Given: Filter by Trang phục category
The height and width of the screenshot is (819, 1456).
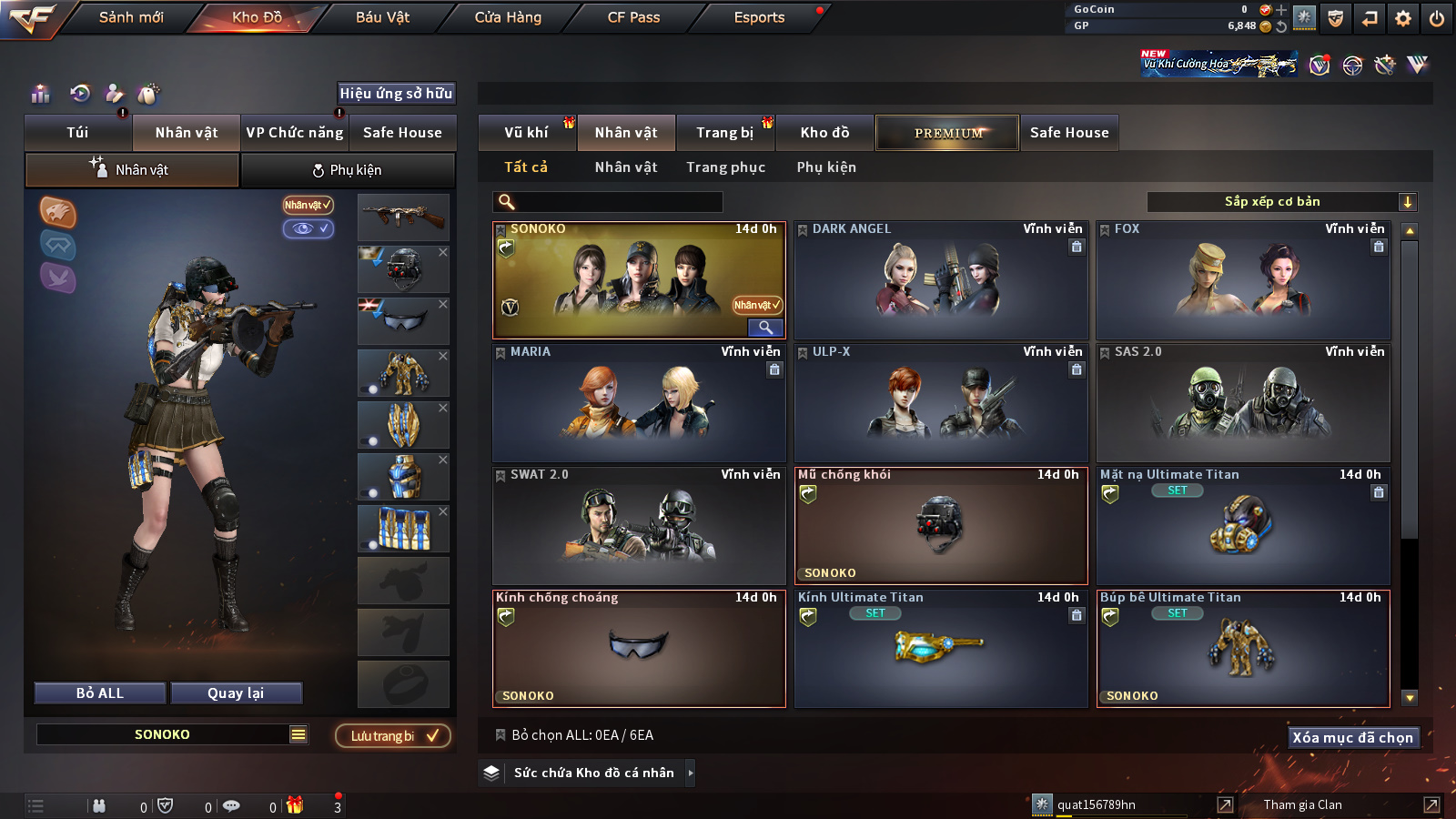Looking at the screenshot, I should click(x=725, y=167).
